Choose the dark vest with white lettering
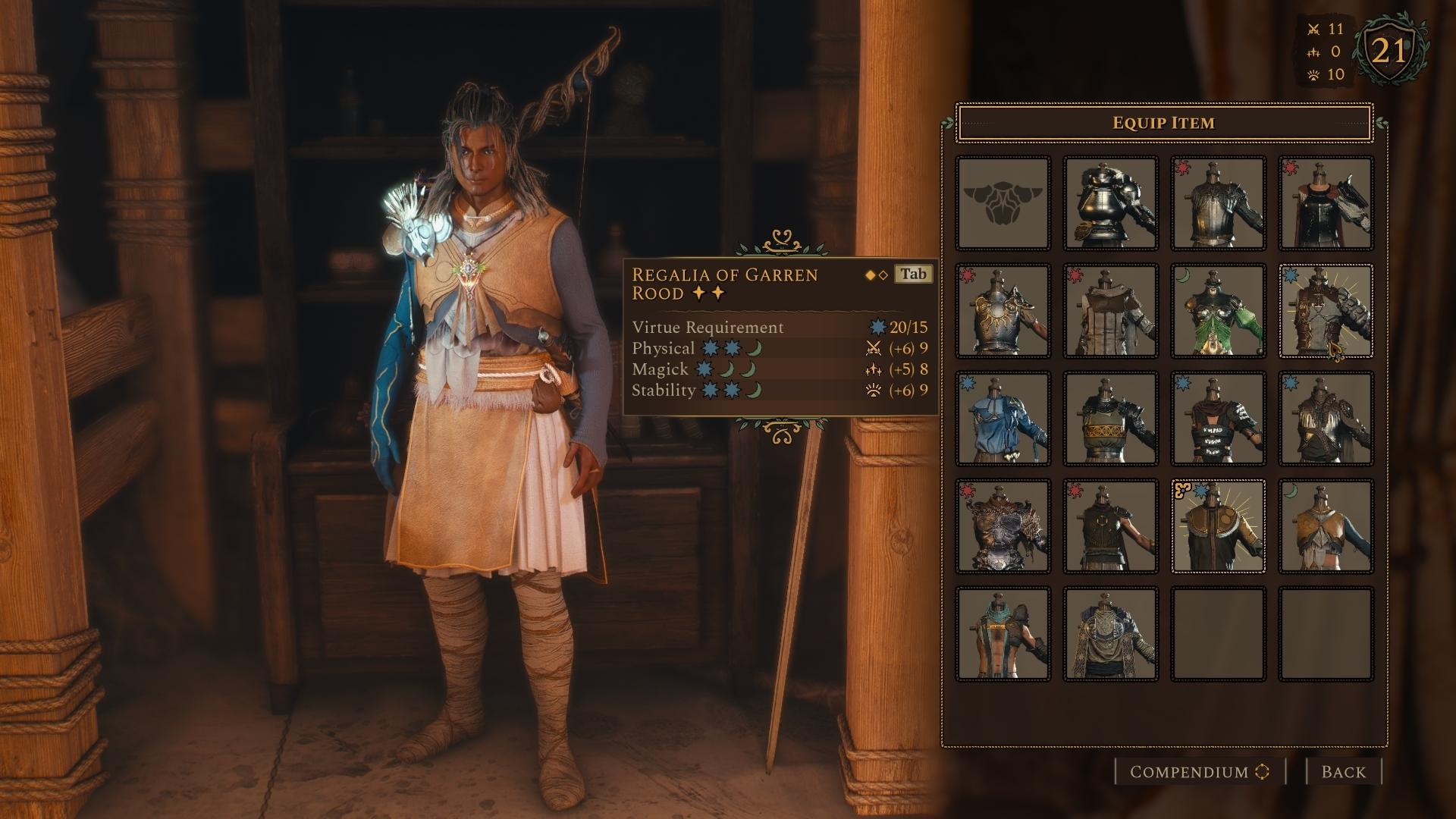The height and width of the screenshot is (819, 1456). (1218, 419)
